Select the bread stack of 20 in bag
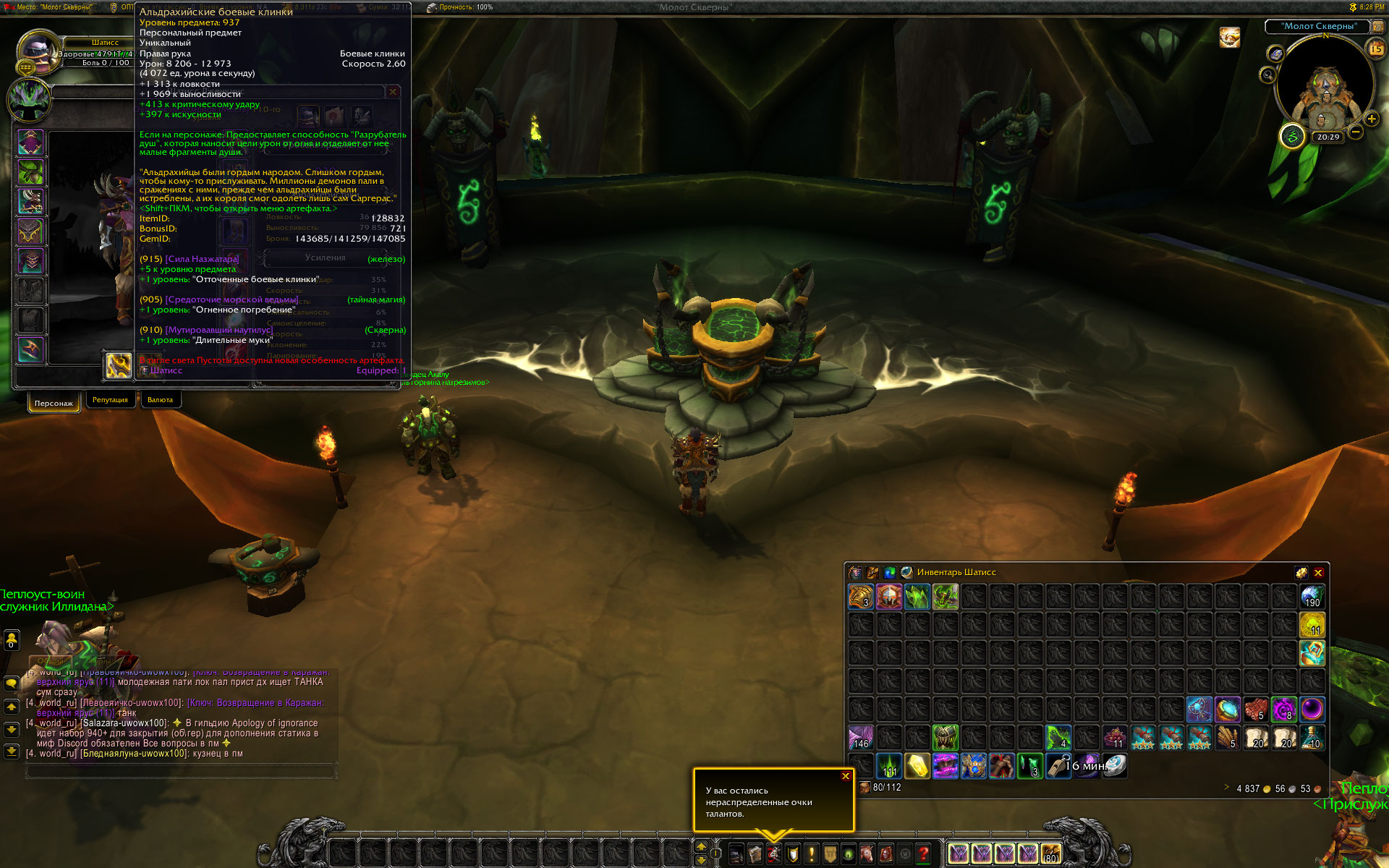 (1257, 738)
